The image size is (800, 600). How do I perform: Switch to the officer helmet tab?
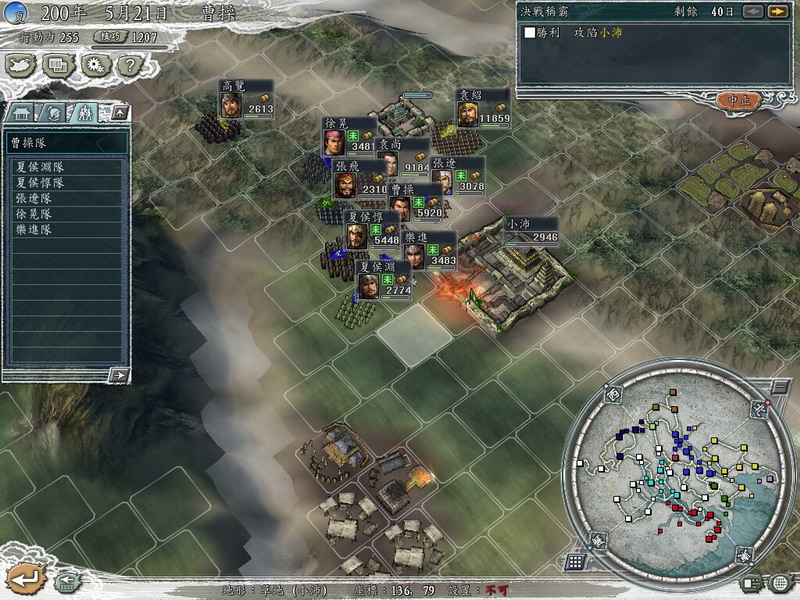point(54,112)
